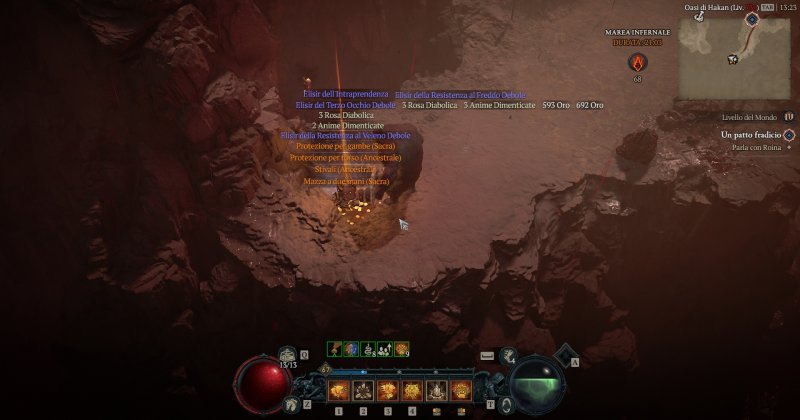
Task: Loot the Protezione per torso (Ancestrale) label
Action: click(x=345, y=158)
